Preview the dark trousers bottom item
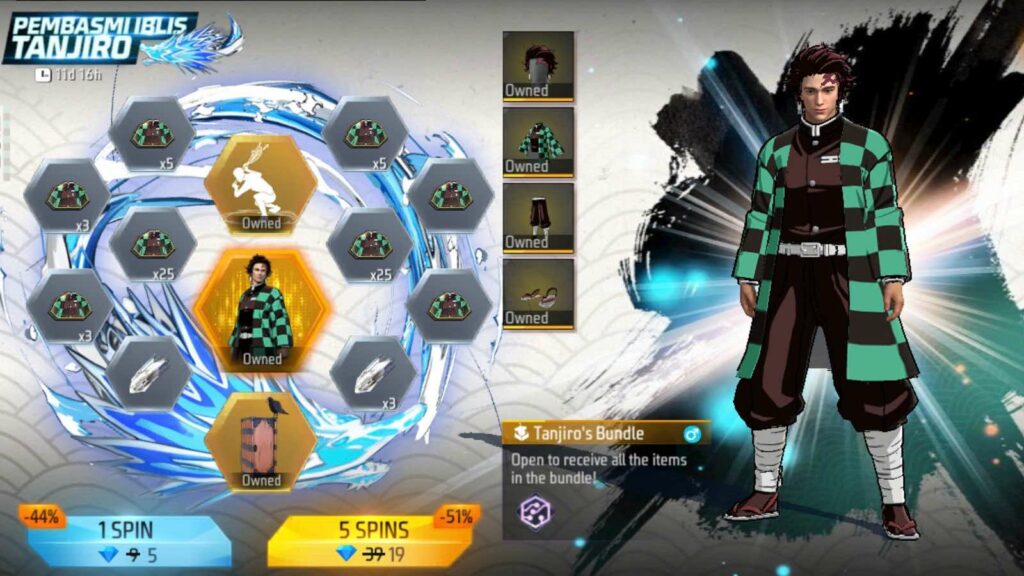The width and height of the screenshot is (1024, 576). tap(538, 217)
